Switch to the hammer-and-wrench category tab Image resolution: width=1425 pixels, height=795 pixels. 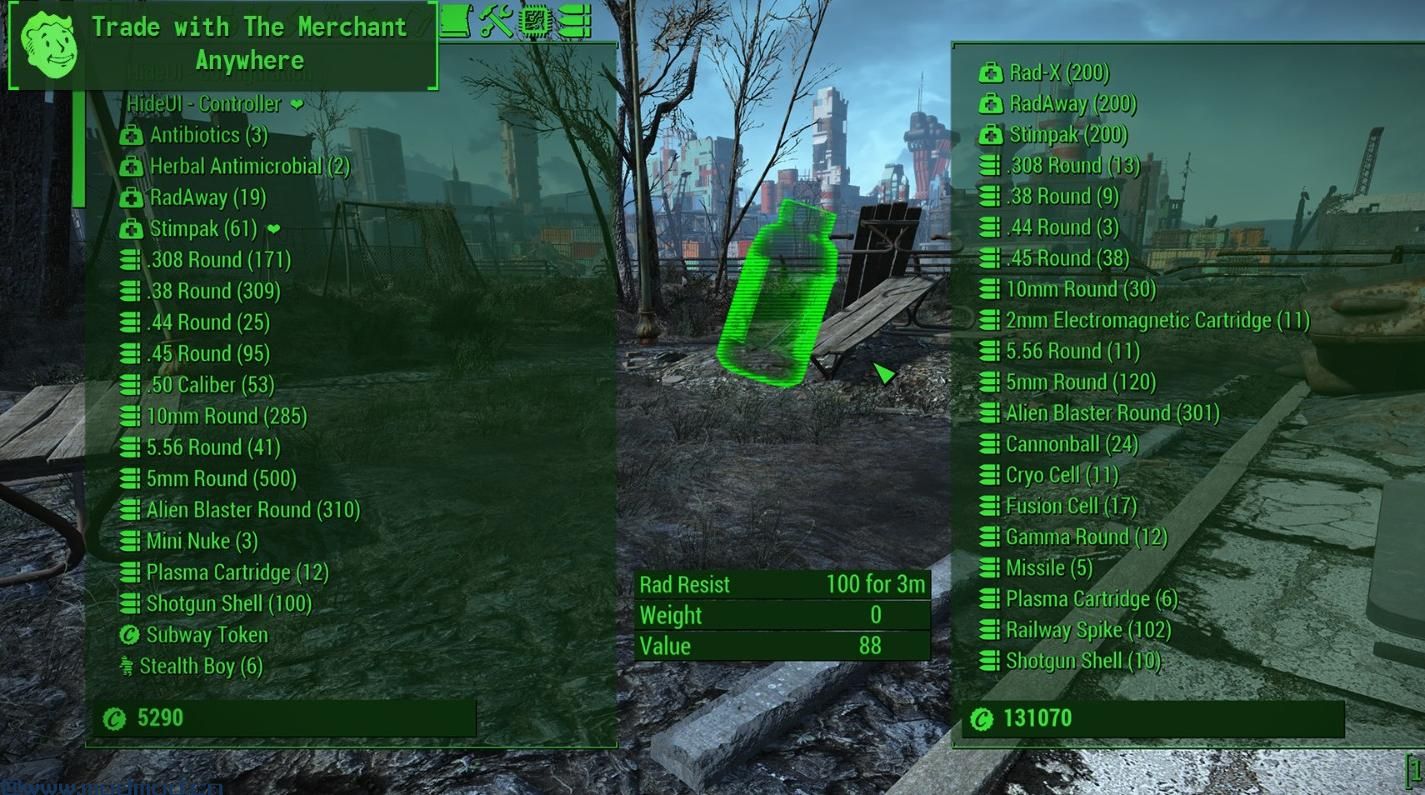[x=496, y=20]
